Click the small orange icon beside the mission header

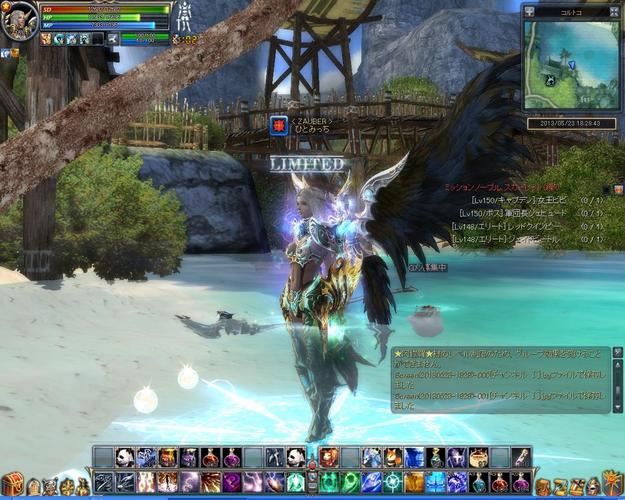(x=619, y=188)
